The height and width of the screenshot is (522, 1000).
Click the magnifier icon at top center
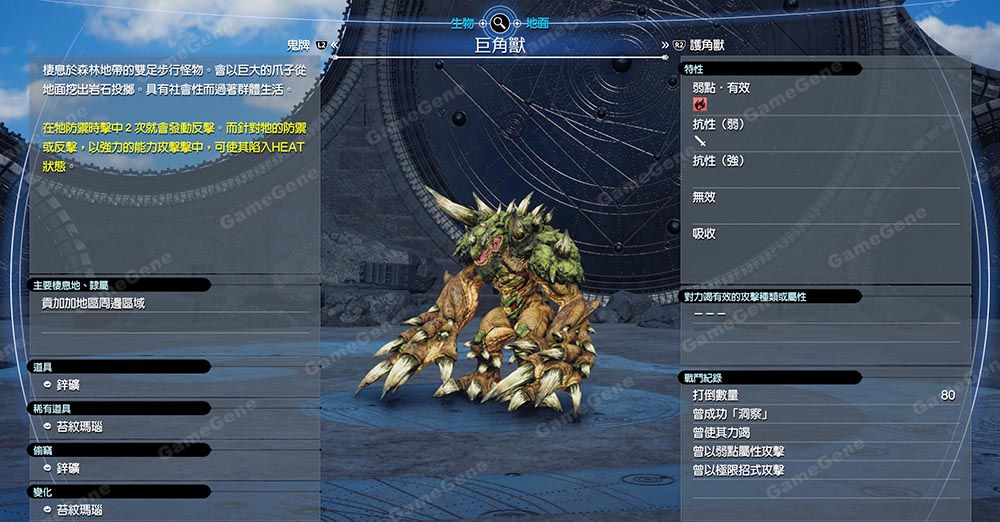pyautogui.click(x=499, y=22)
